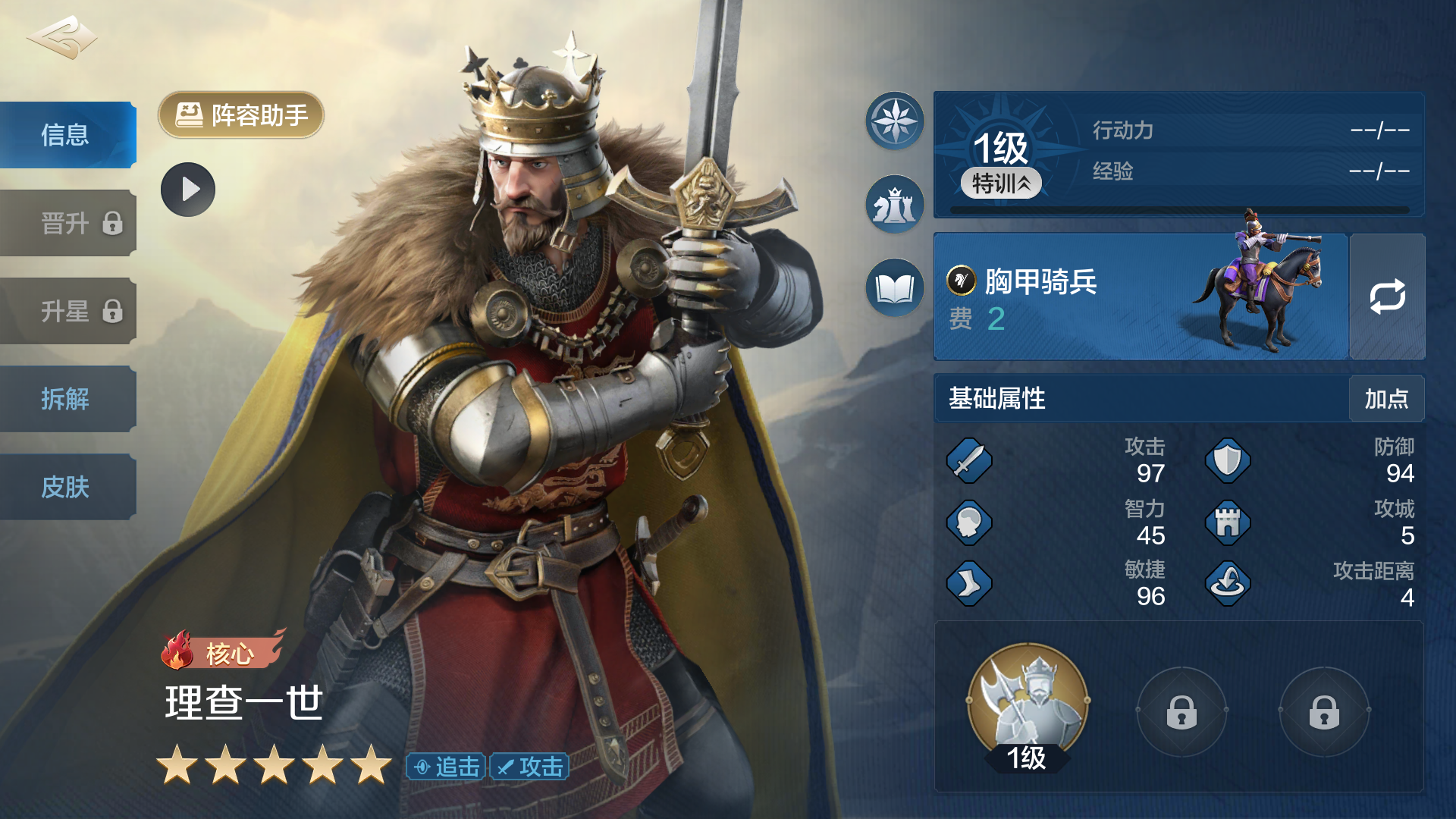
Task: Tap the 核心 core flame badge
Action: 220,652
